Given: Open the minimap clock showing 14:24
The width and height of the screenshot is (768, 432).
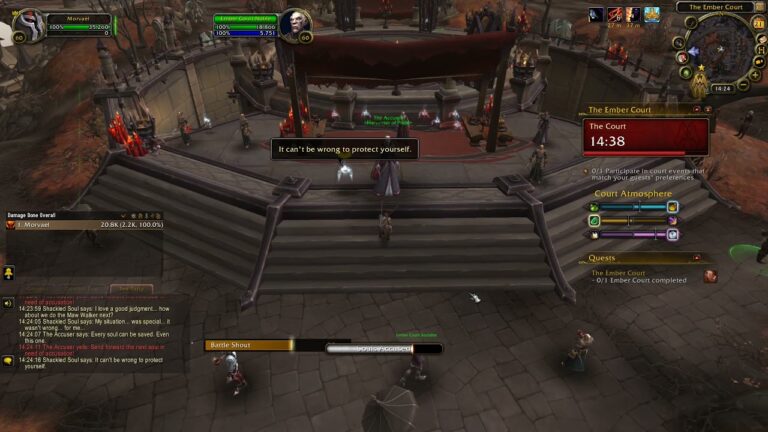Looking at the screenshot, I should (722, 88).
